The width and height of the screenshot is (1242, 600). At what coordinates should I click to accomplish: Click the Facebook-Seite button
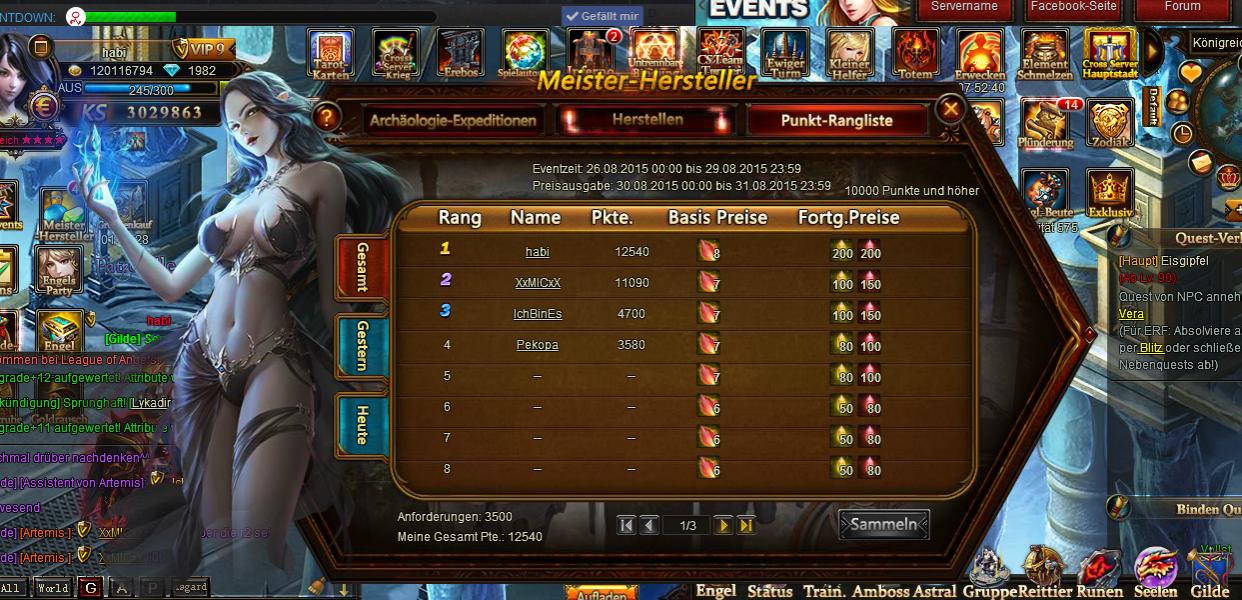coord(1073,7)
